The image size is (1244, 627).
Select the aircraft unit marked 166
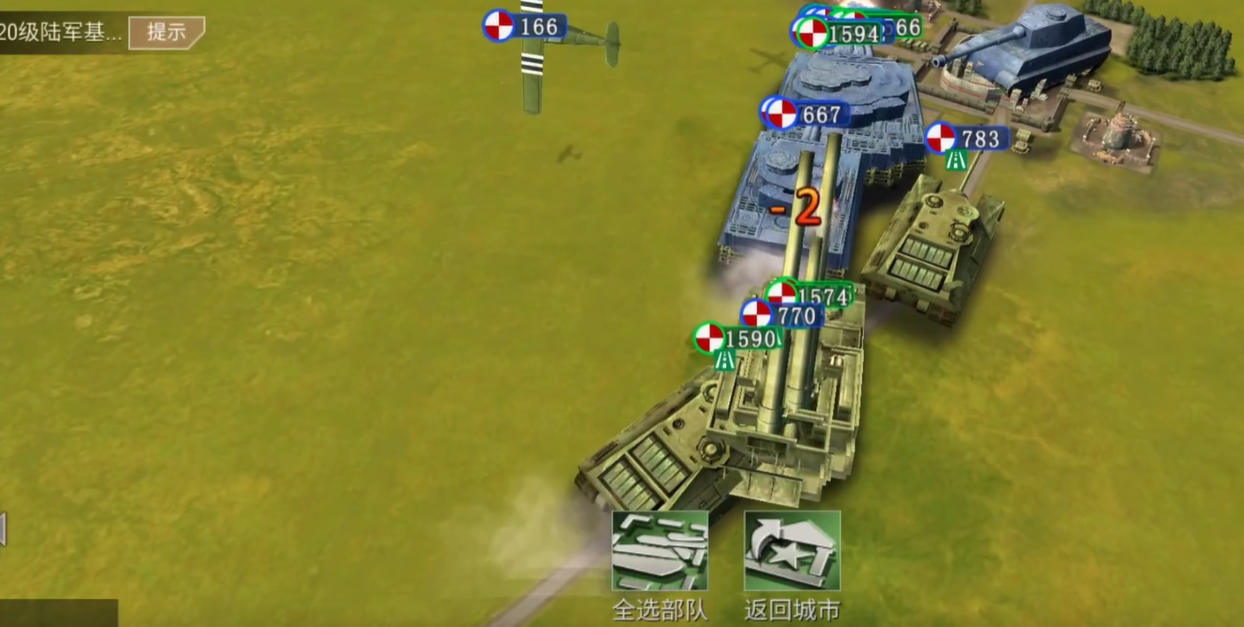526,26
